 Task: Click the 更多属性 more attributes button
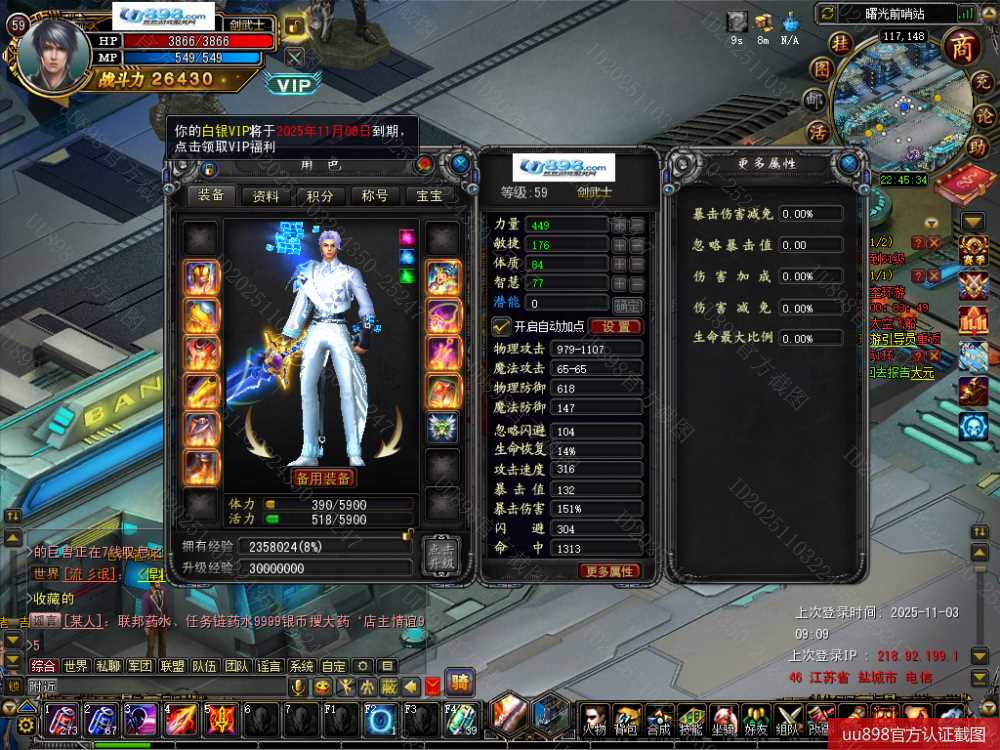pyautogui.click(x=608, y=571)
